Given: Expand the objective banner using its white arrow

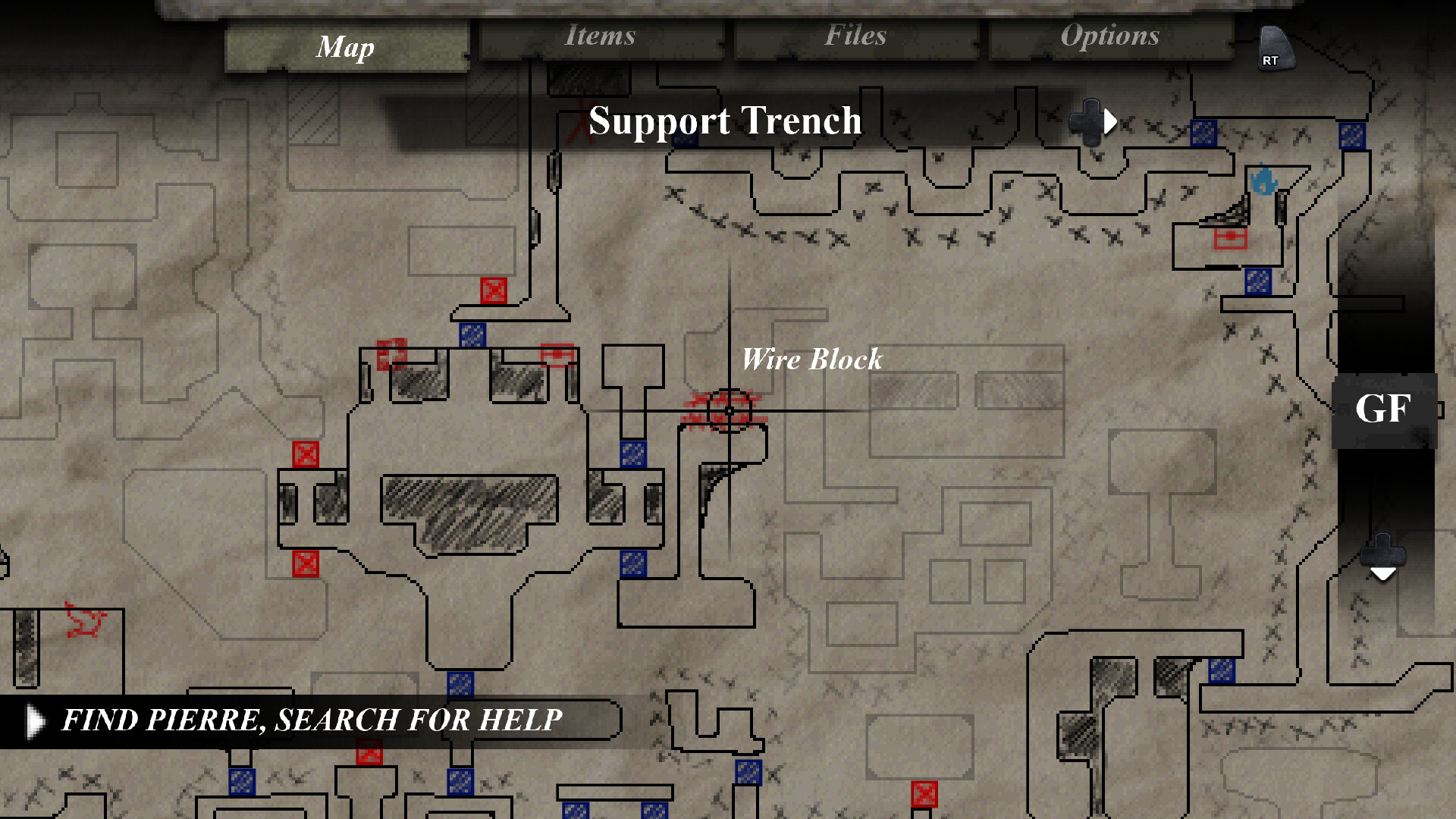Looking at the screenshot, I should 33,720.
